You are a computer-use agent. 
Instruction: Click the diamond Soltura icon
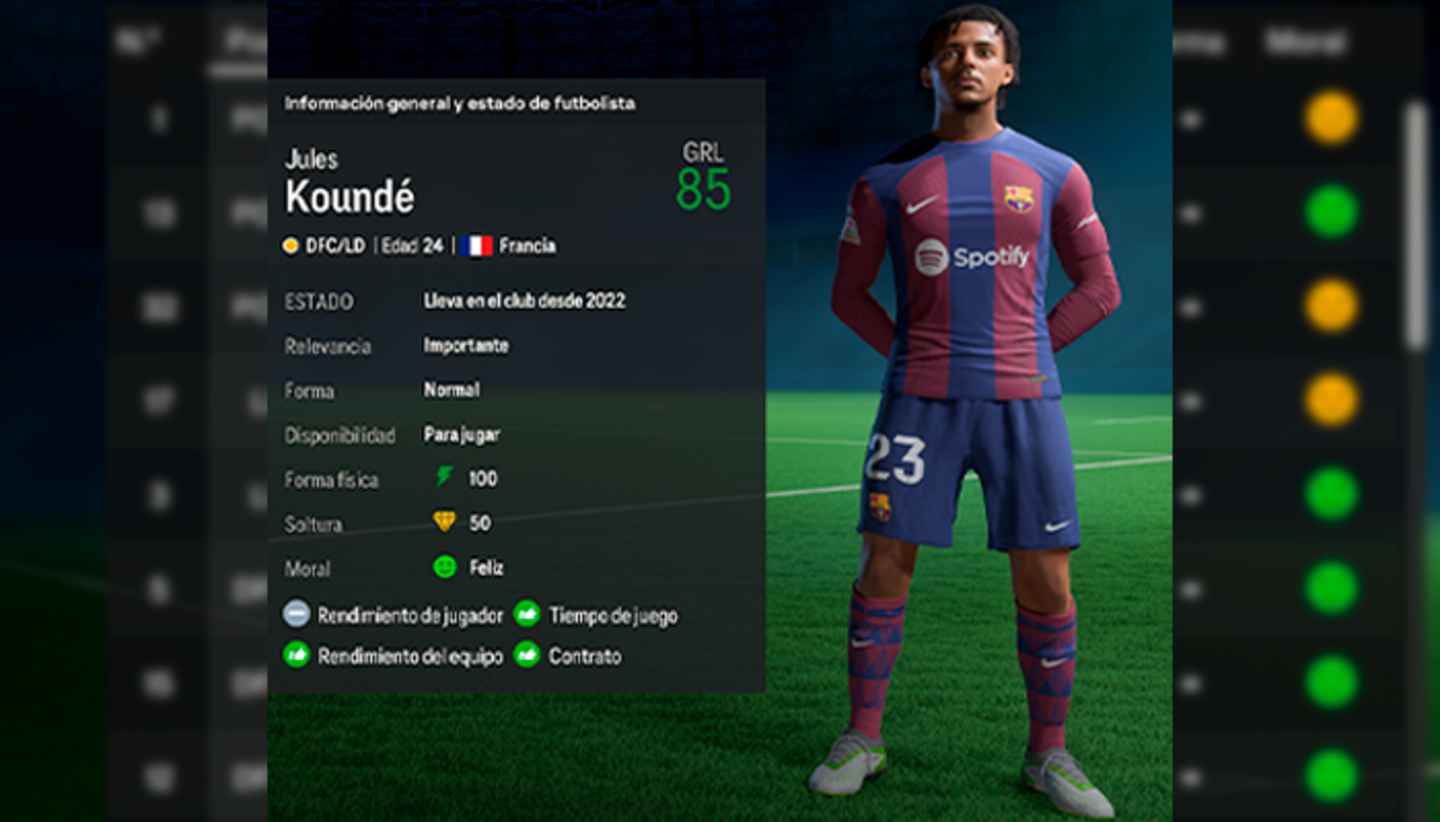444,523
